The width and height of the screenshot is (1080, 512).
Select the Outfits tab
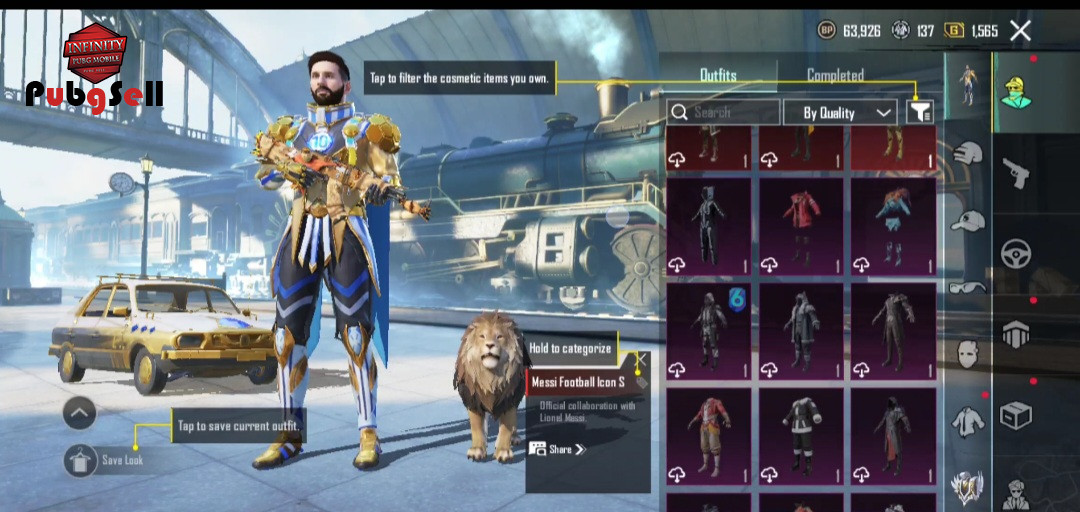coord(718,75)
